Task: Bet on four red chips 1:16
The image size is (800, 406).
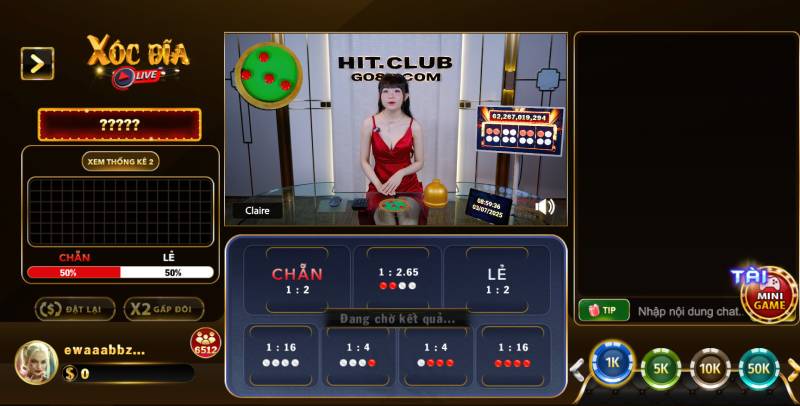Action: pyautogui.click(x=511, y=354)
